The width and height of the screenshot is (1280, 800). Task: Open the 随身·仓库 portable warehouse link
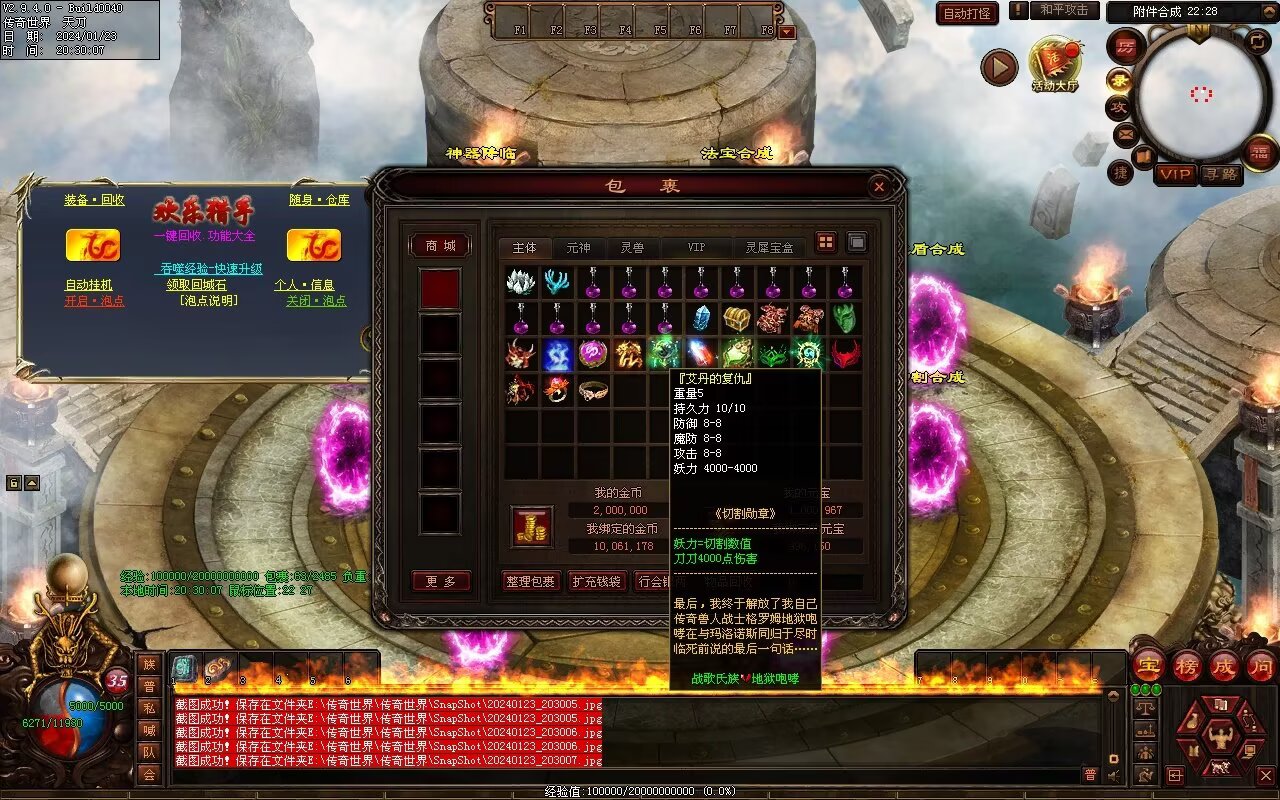click(x=320, y=200)
